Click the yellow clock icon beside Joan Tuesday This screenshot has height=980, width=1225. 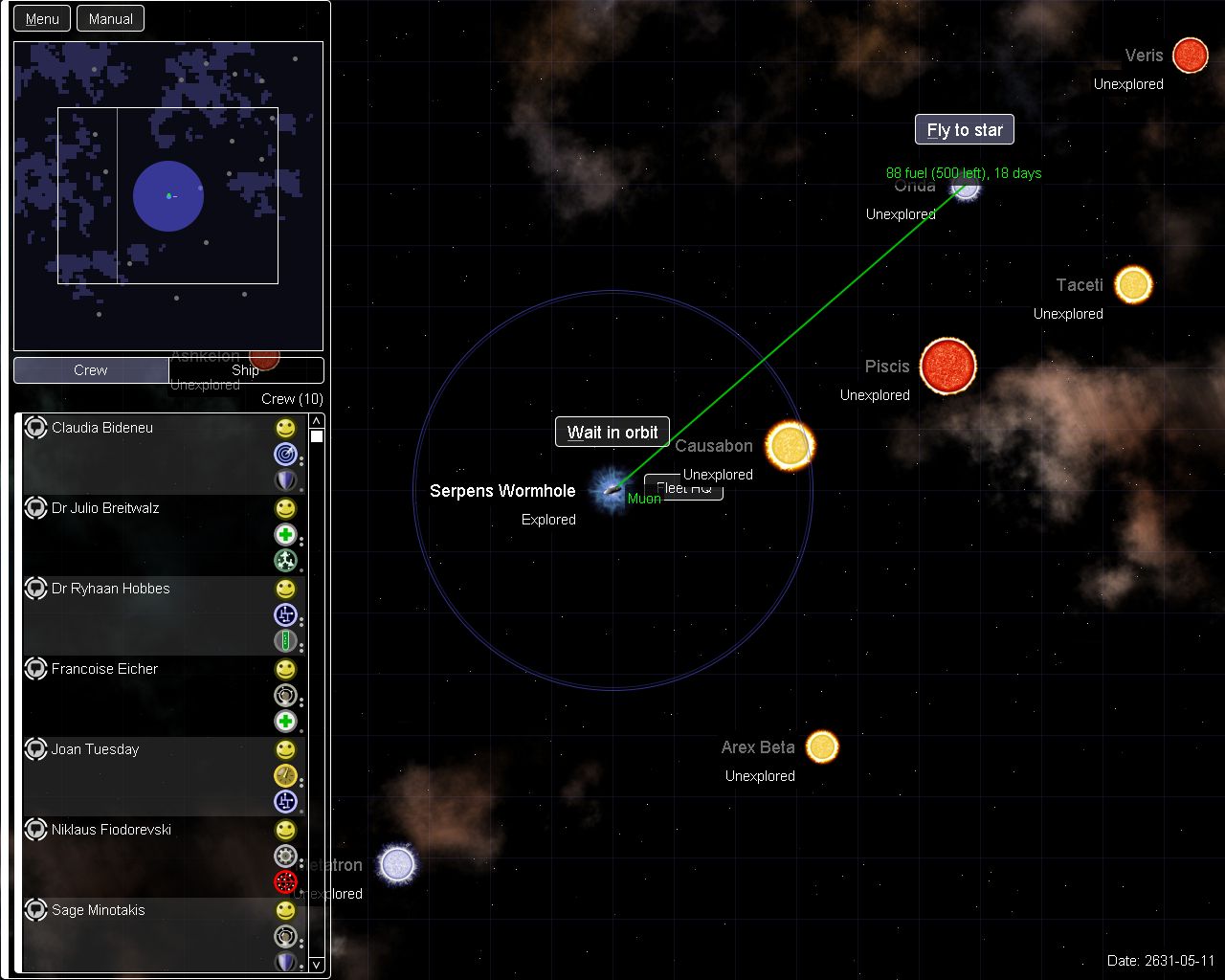pos(285,776)
